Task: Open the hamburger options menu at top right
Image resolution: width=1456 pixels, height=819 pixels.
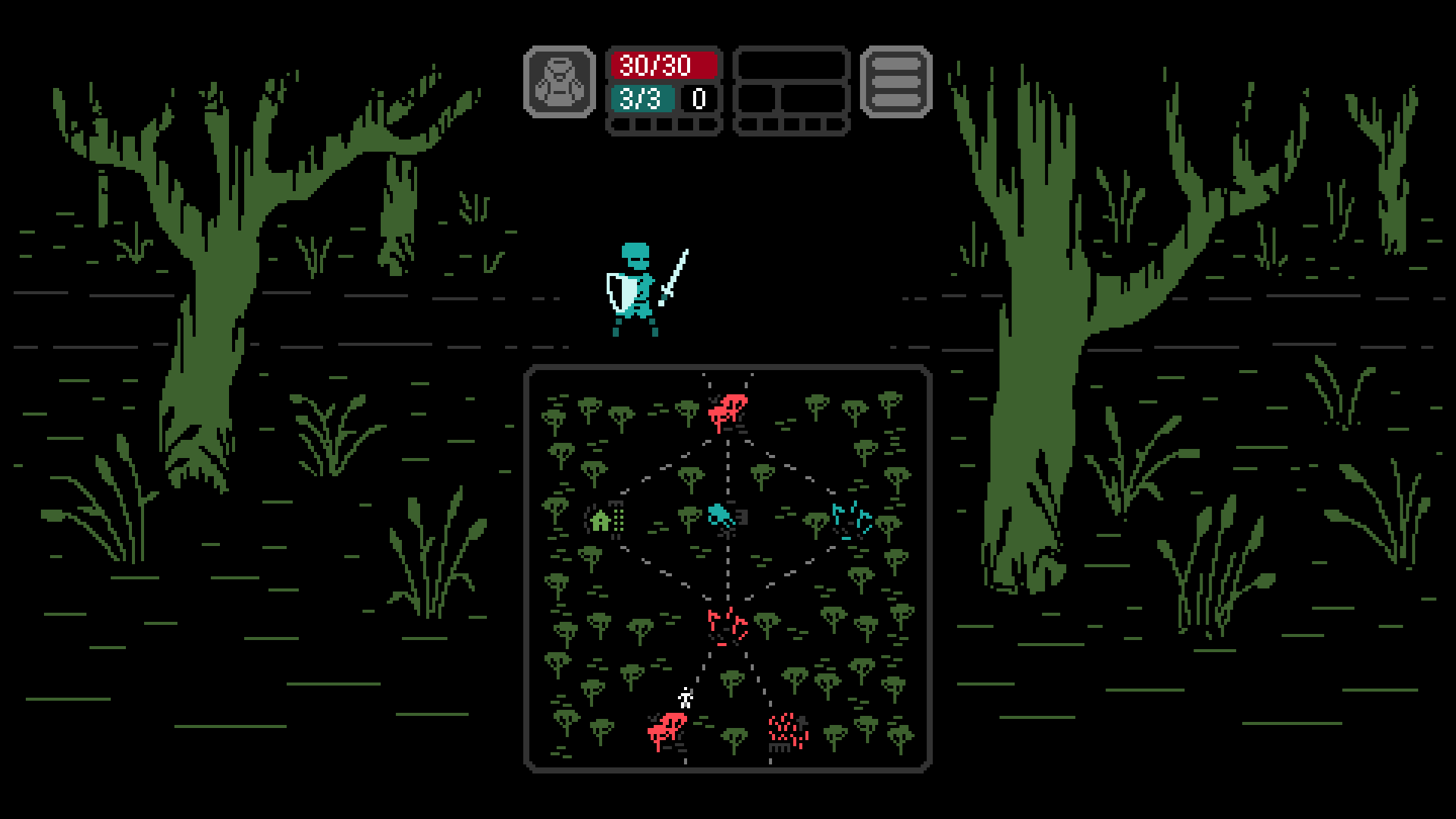Action: (x=896, y=83)
